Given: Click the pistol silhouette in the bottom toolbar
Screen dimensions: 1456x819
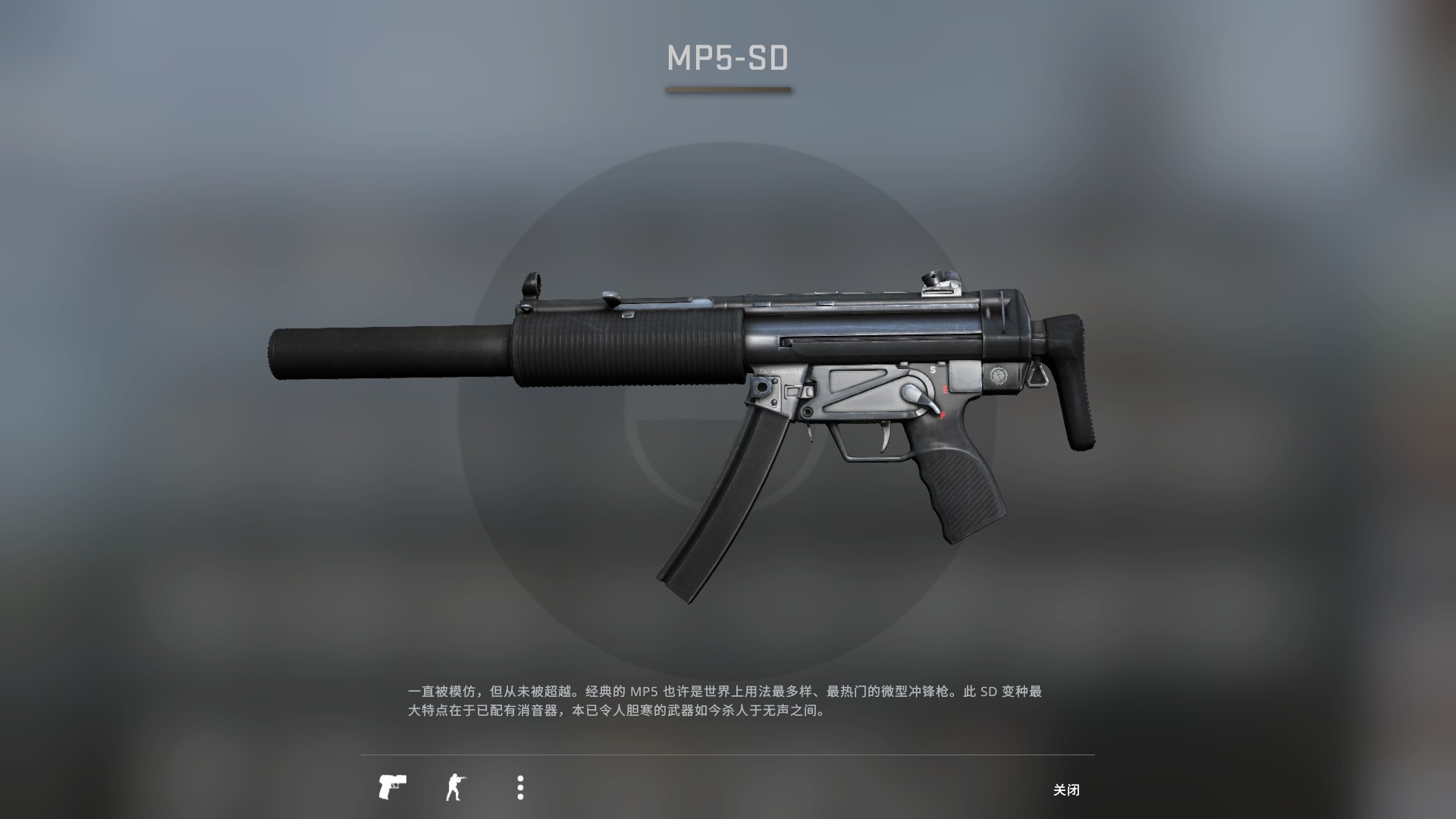Looking at the screenshot, I should (x=393, y=786).
